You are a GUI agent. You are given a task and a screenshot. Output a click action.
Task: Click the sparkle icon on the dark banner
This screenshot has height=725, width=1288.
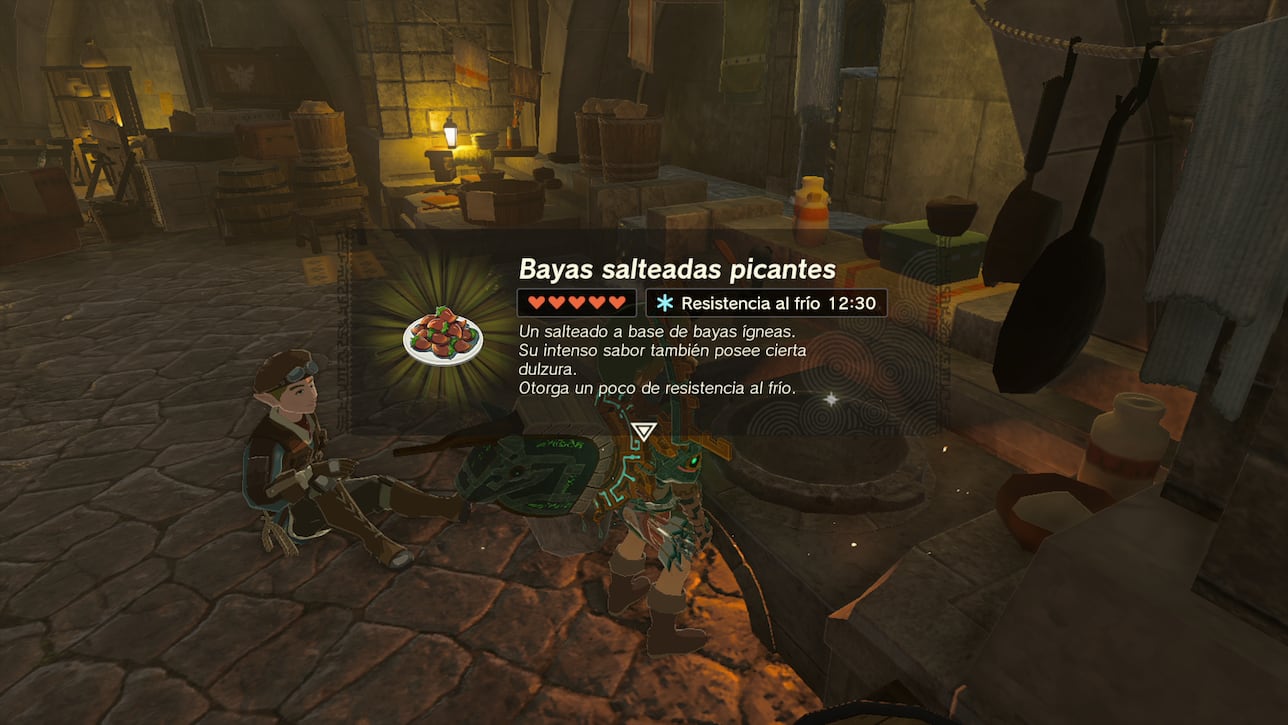[x=831, y=396]
